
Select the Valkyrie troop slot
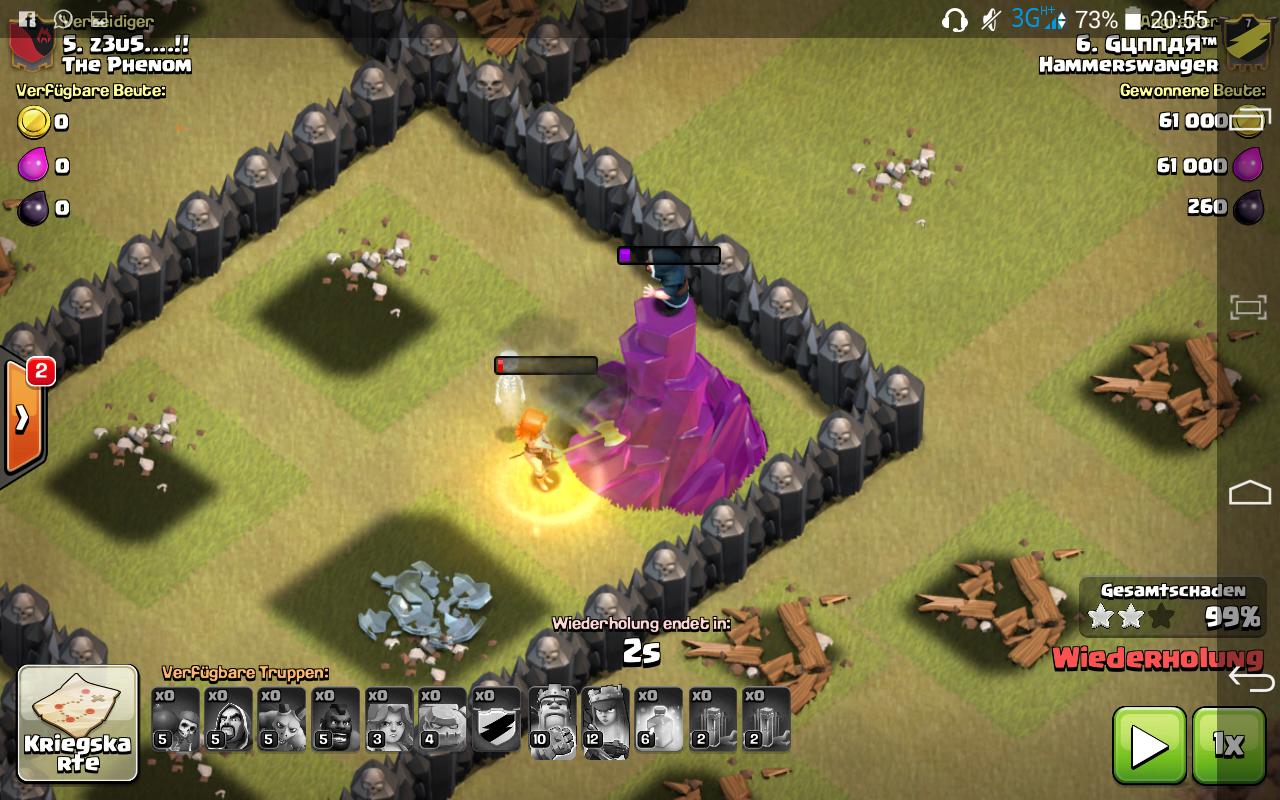coord(390,719)
